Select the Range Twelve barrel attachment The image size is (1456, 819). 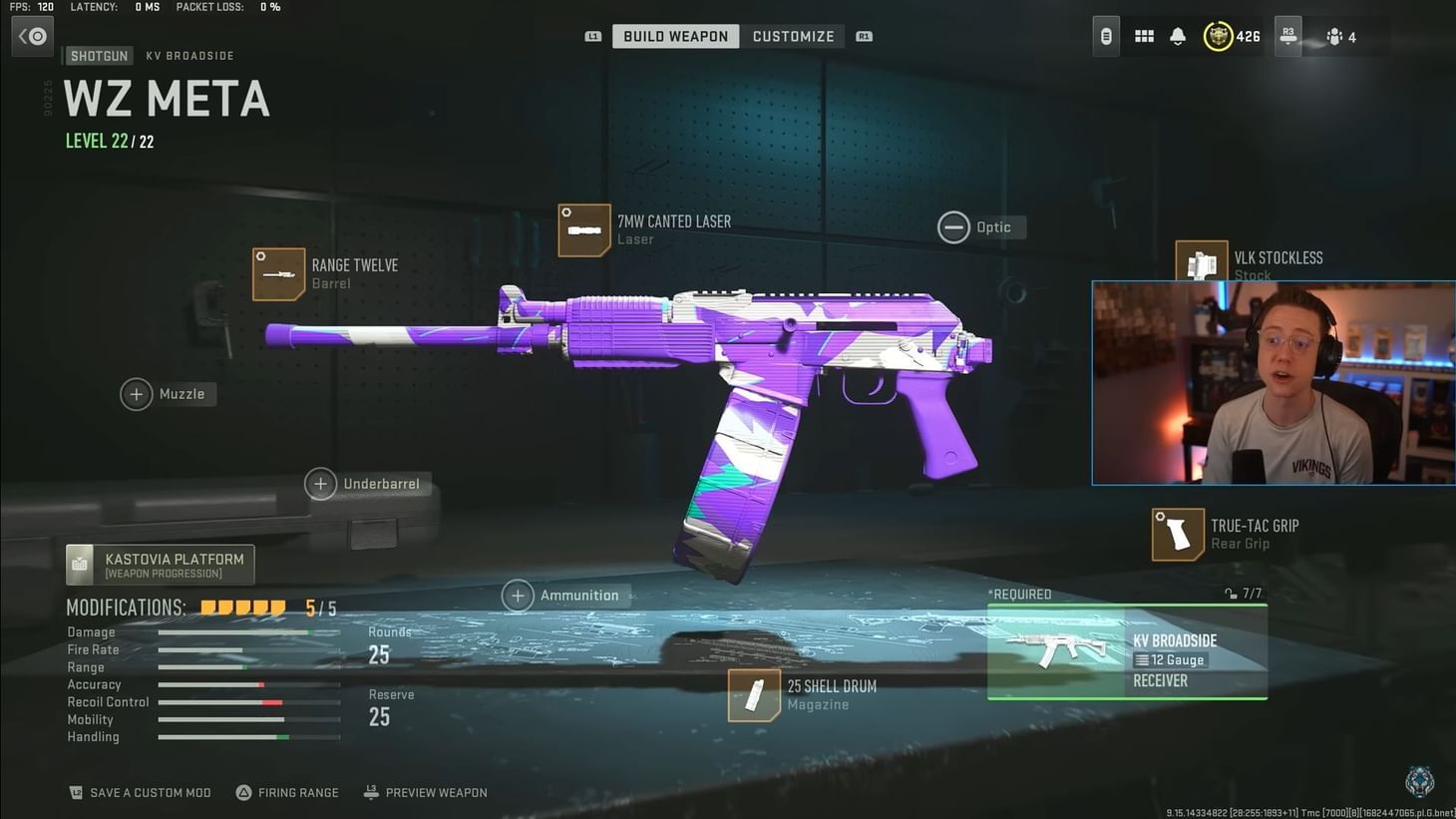click(x=278, y=272)
